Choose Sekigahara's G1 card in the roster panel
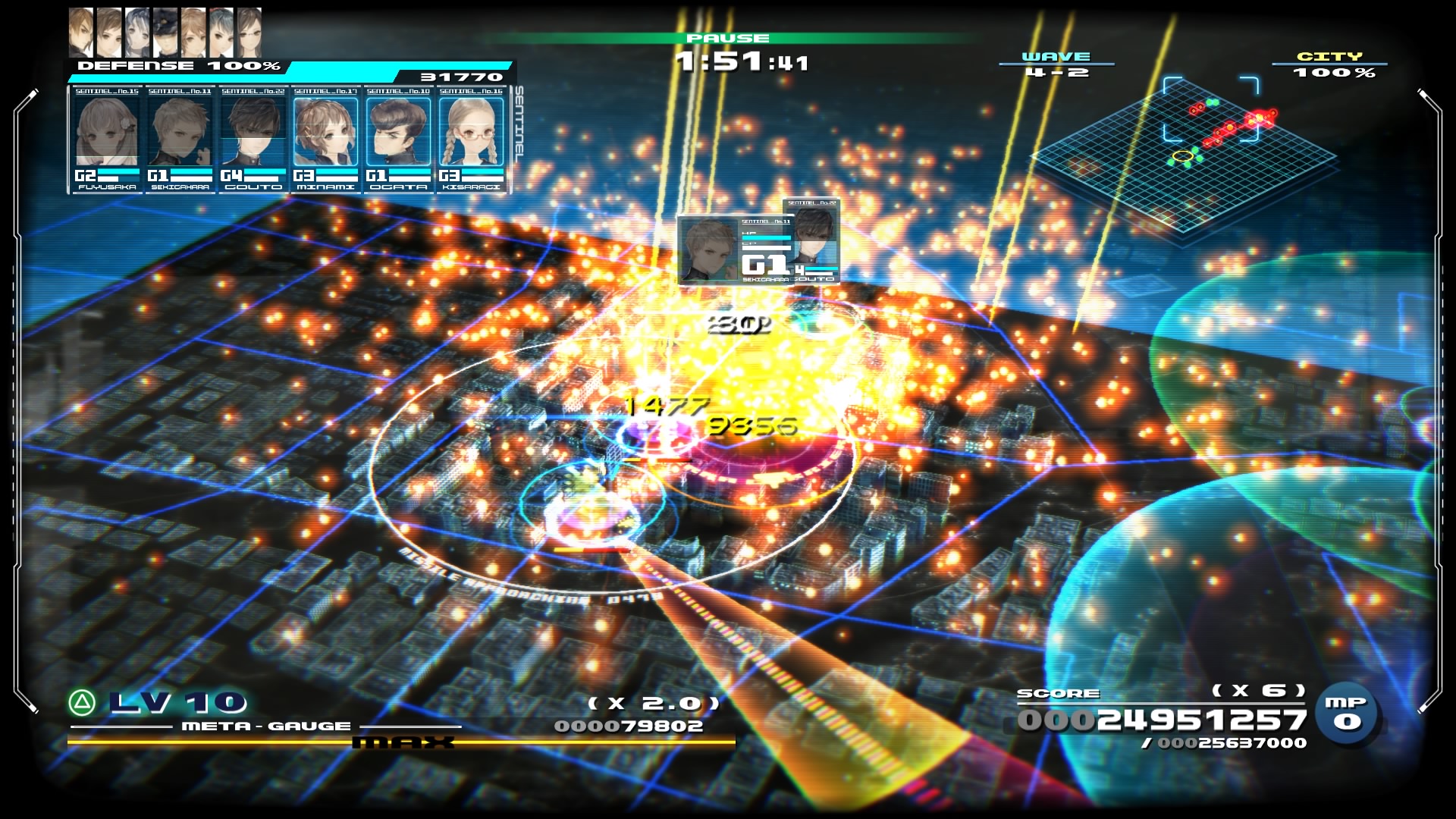The width and height of the screenshot is (1456, 819). [x=180, y=140]
